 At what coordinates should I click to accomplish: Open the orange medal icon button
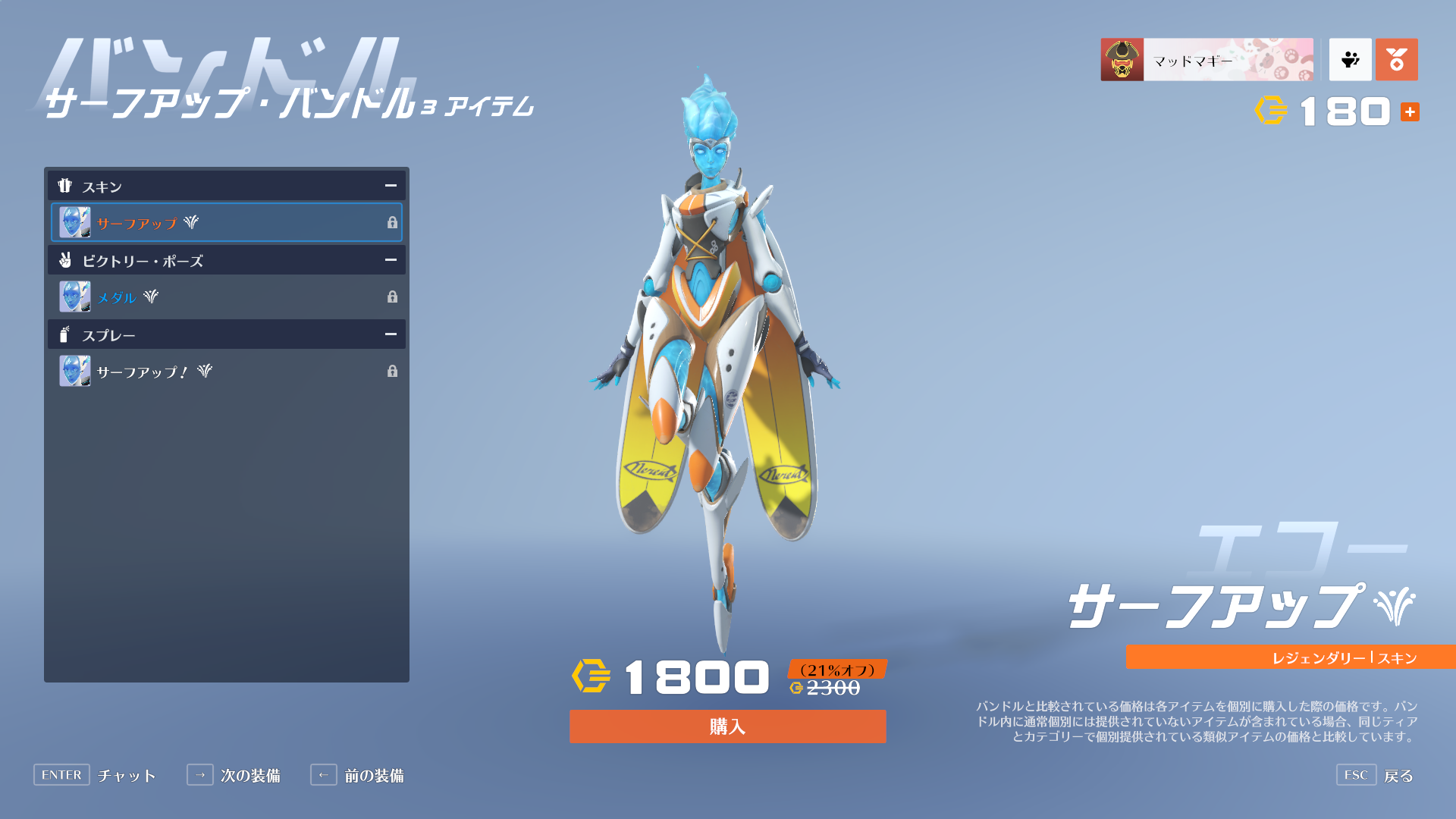1396,60
